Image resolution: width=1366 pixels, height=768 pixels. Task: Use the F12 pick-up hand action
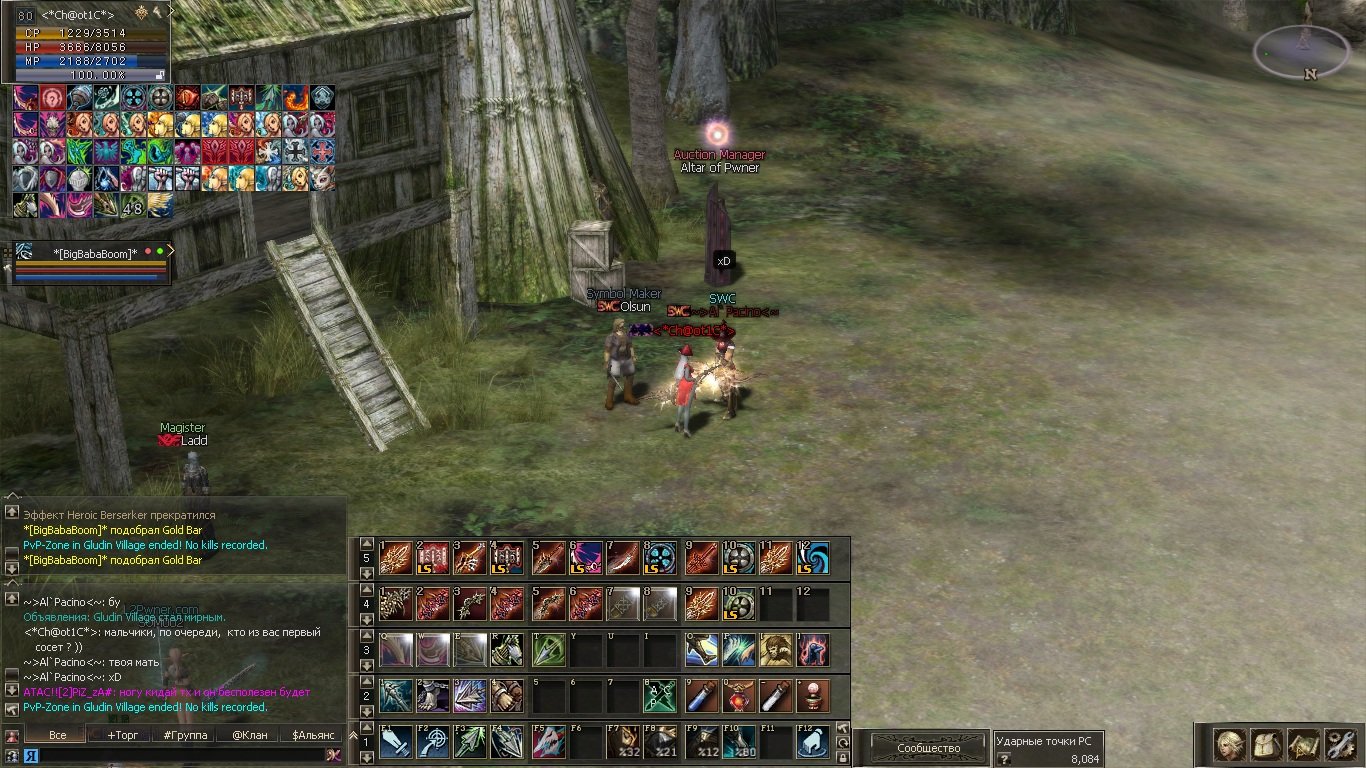point(812,743)
